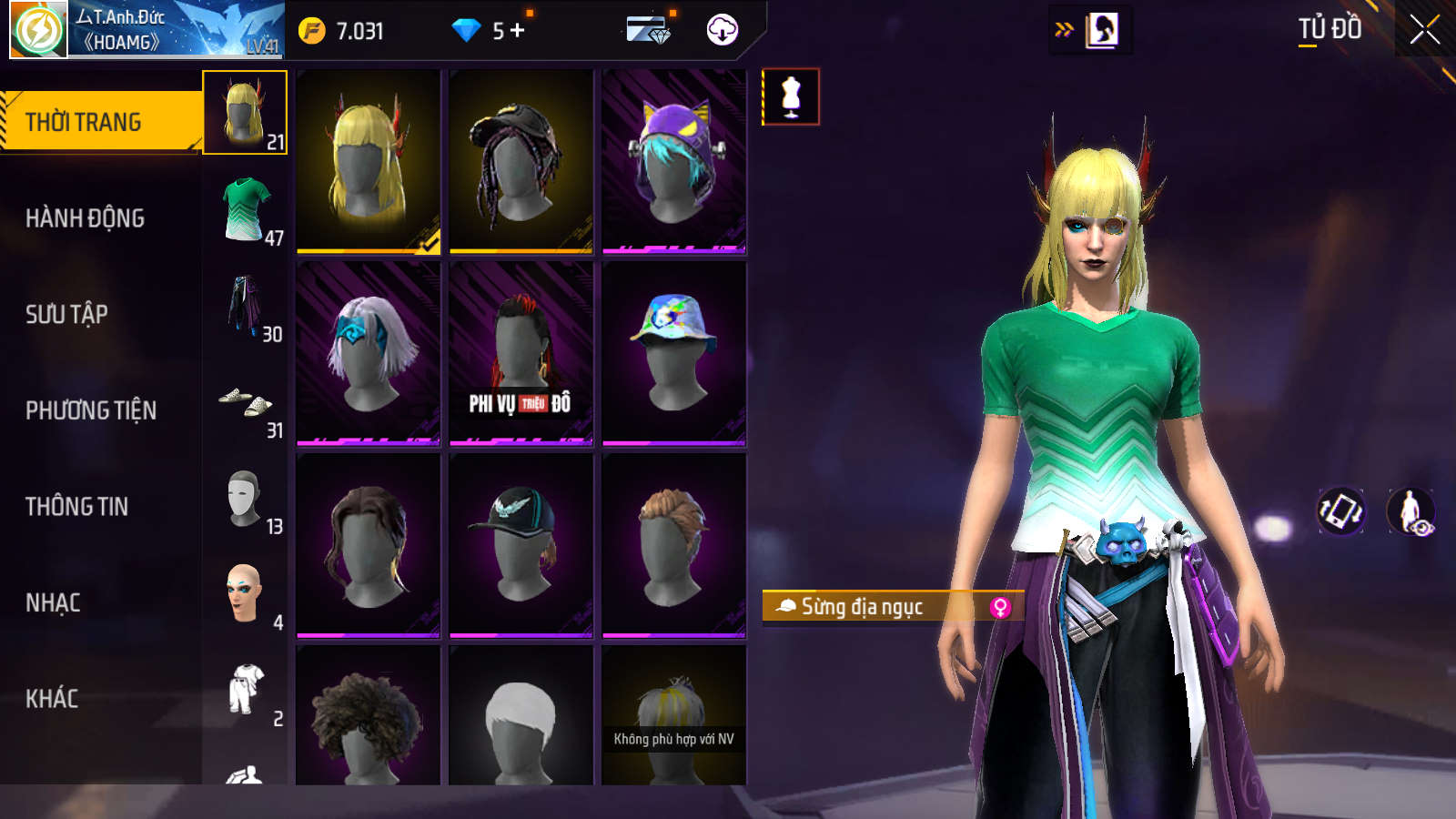The width and height of the screenshot is (1456, 819).
Task: Pick the colorful bucket hat
Action: tap(674, 353)
